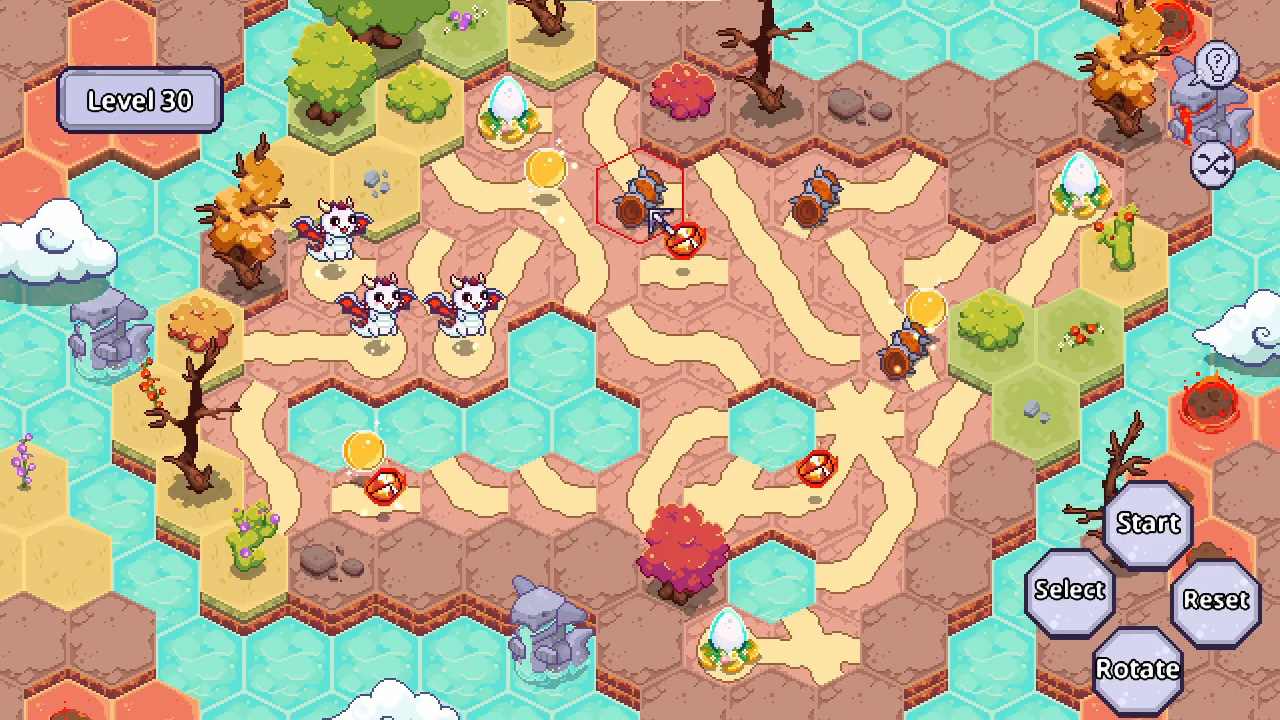Click the Select button
1280x720 pixels.
coord(1069,590)
